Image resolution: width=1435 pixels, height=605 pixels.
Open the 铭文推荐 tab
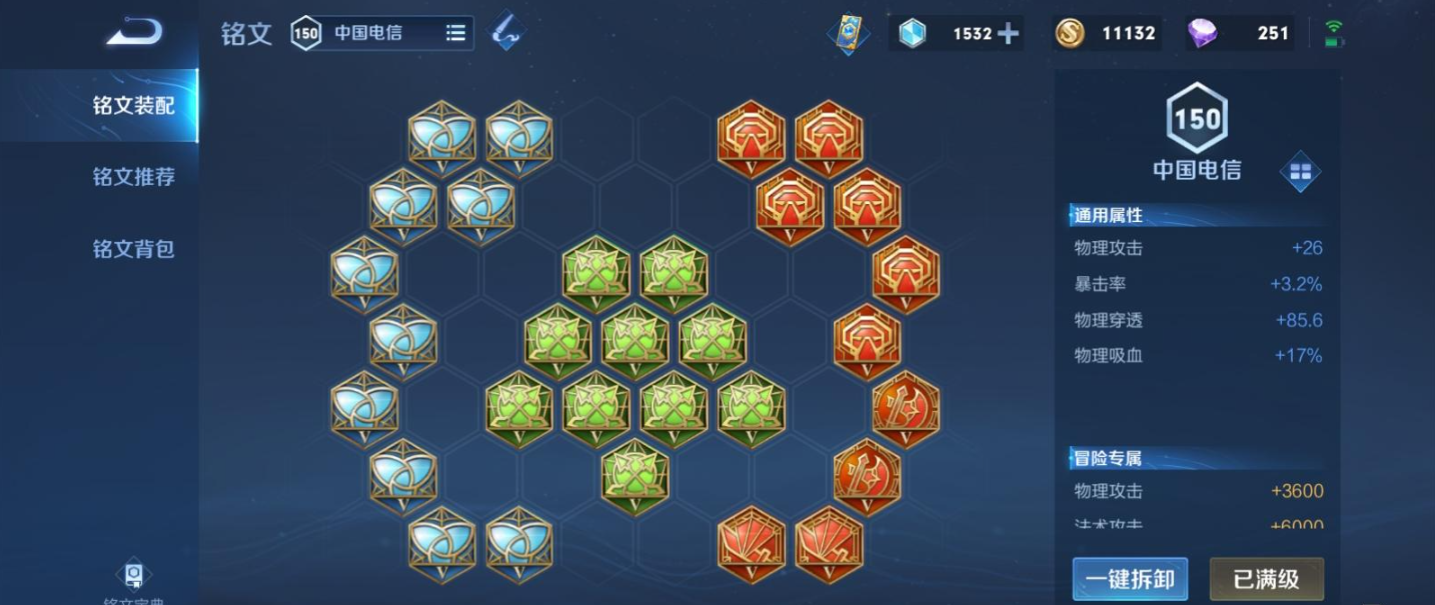134,177
